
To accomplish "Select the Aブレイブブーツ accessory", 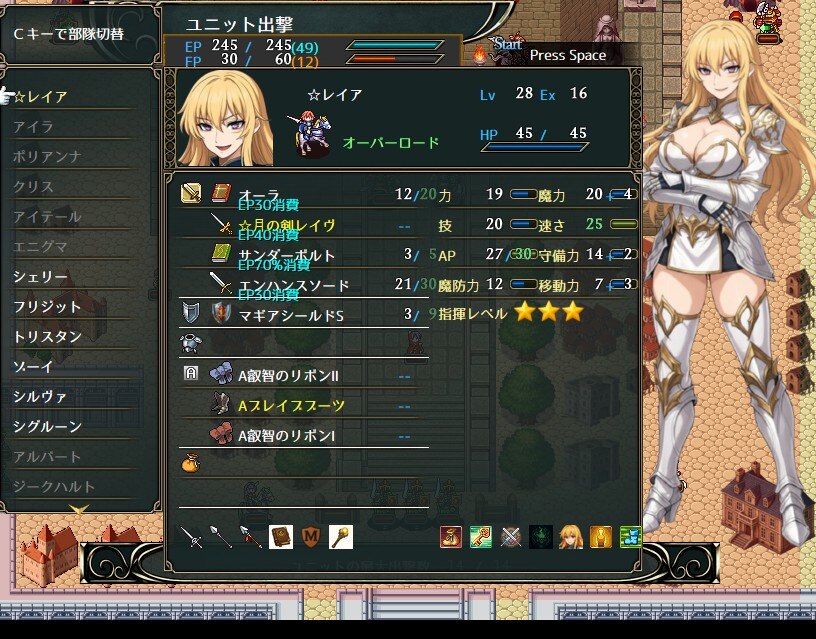I will [291, 406].
